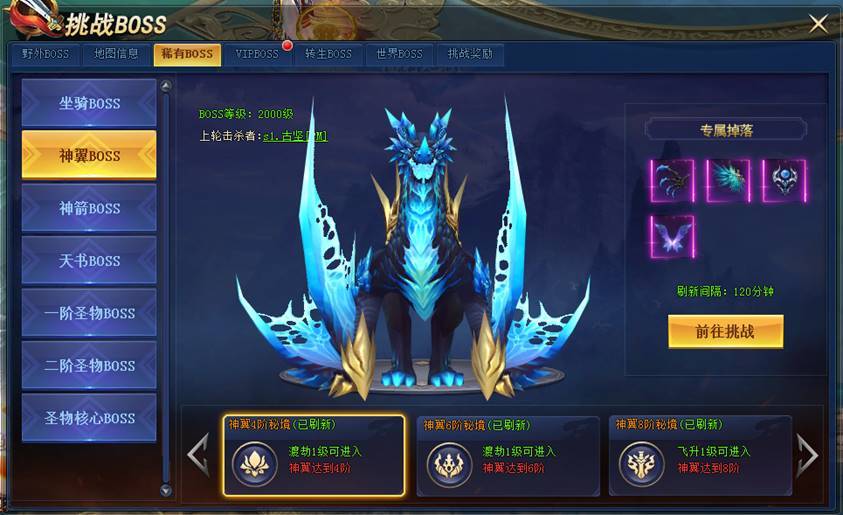The width and height of the screenshot is (843, 515).
Task: Choose the 二阶圣物BOSS entry
Action: pyautogui.click(x=89, y=365)
